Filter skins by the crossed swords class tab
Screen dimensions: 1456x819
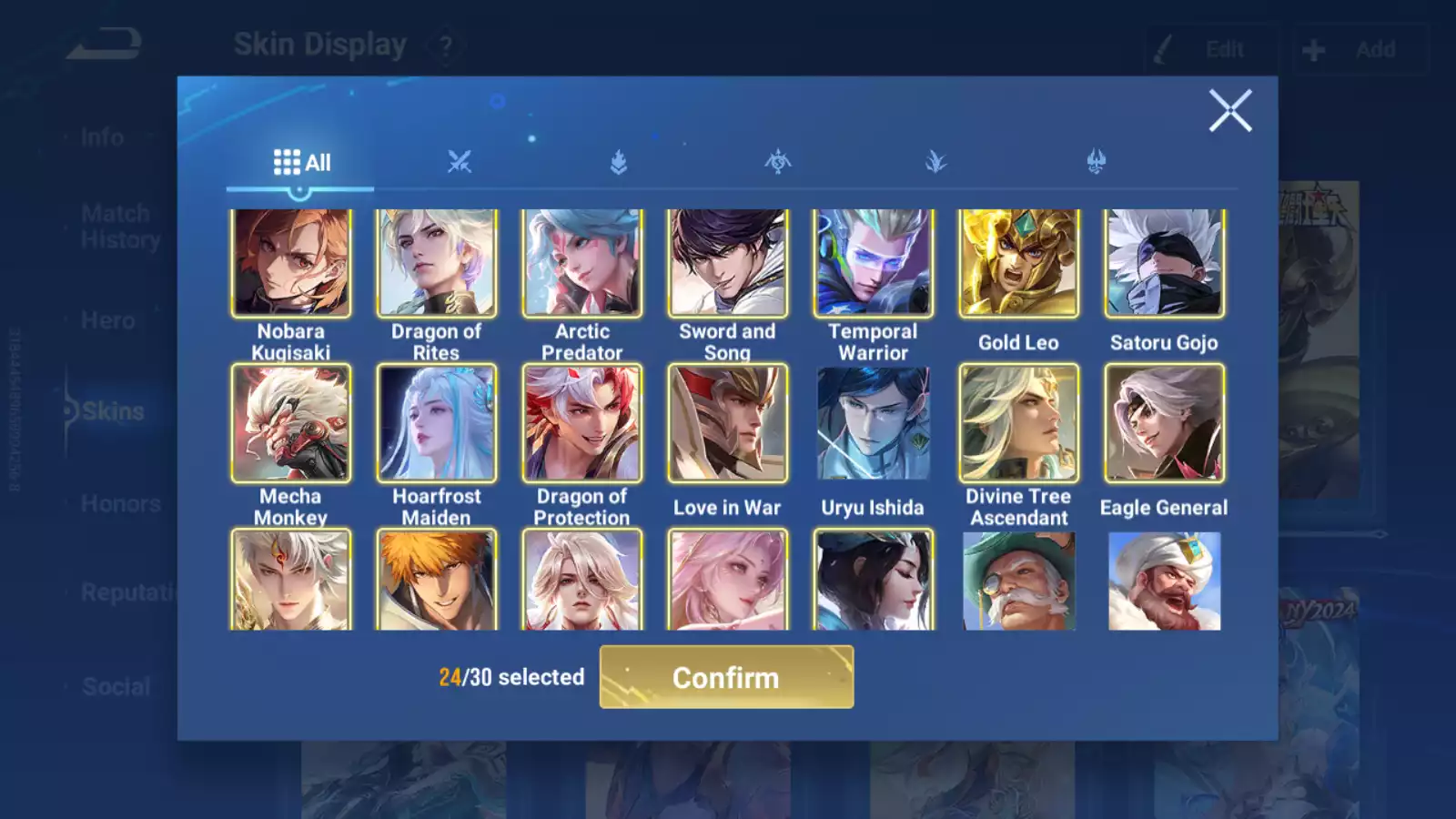click(x=460, y=163)
